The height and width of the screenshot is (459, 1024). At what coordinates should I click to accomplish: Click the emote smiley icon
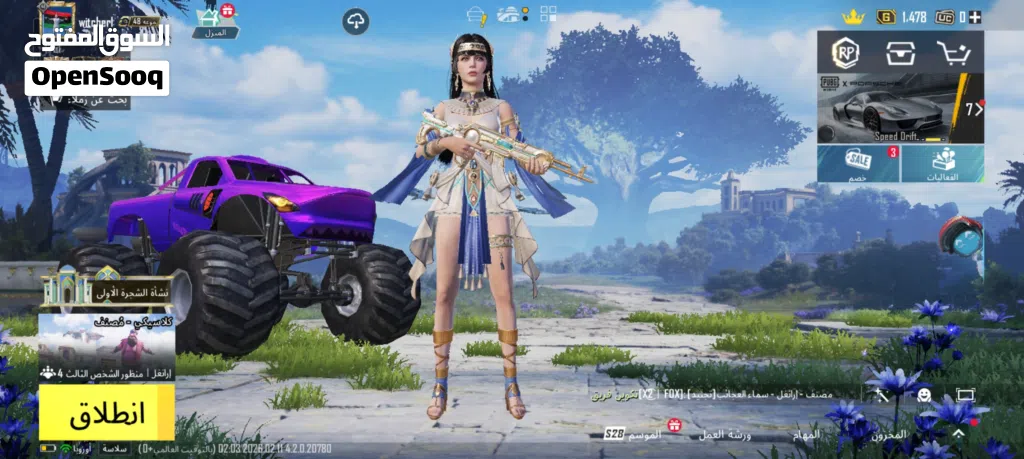923,395
